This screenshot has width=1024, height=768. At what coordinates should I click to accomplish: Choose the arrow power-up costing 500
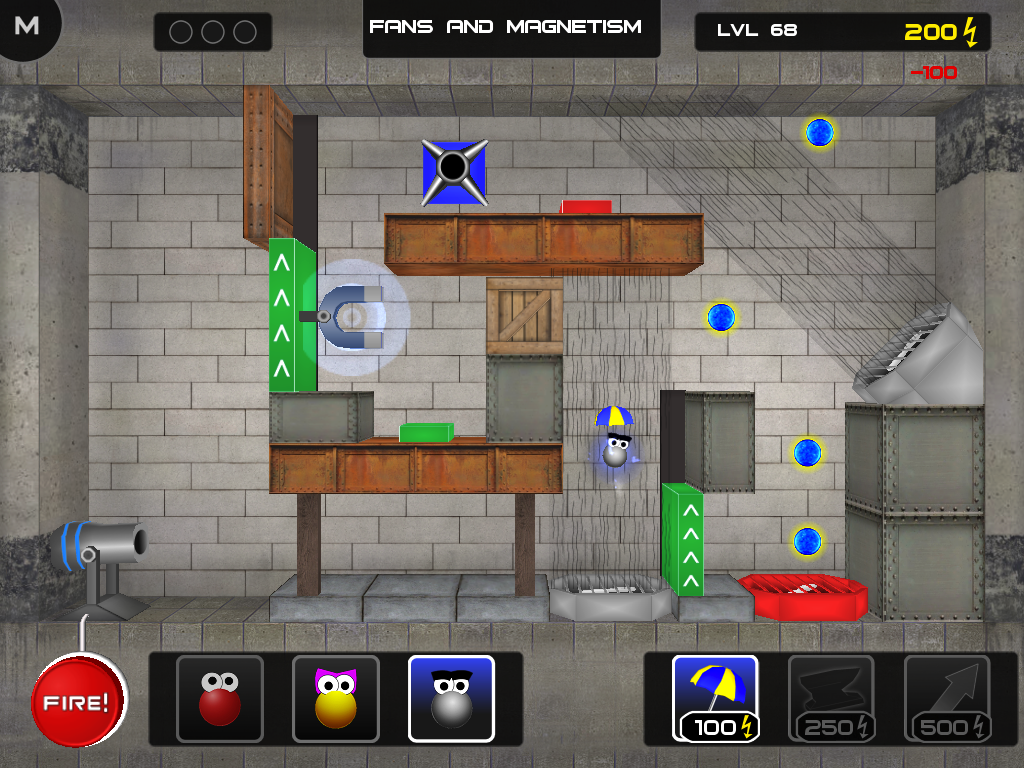tap(947, 698)
